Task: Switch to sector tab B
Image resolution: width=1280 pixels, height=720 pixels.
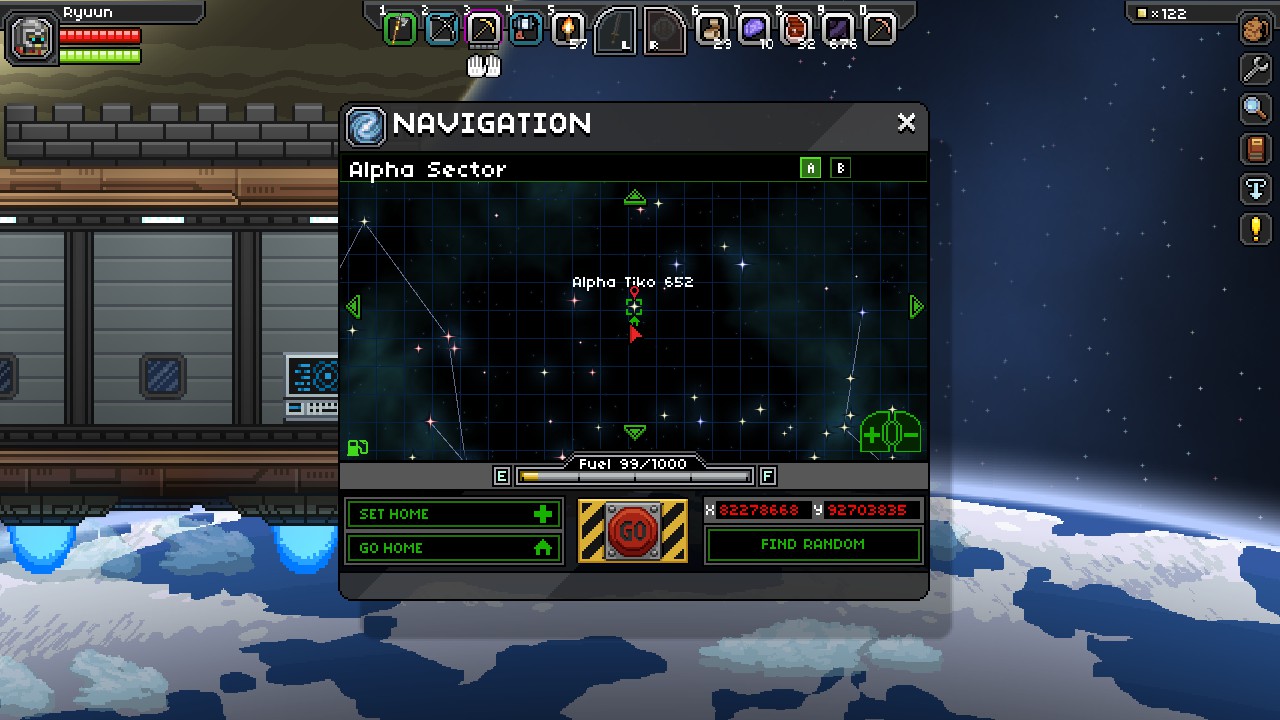Action: pyautogui.click(x=840, y=168)
